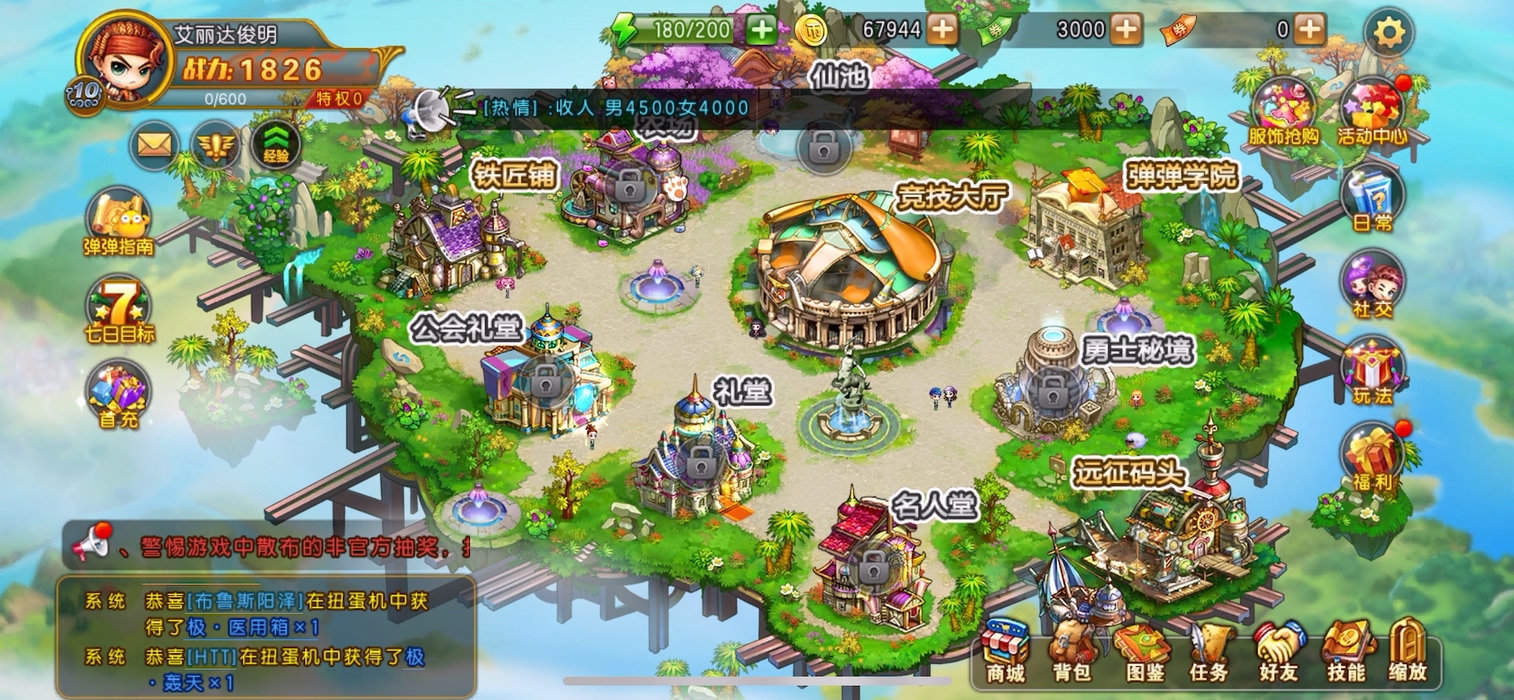
Task: Open the 商城 shop
Action: [x=1005, y=650]
